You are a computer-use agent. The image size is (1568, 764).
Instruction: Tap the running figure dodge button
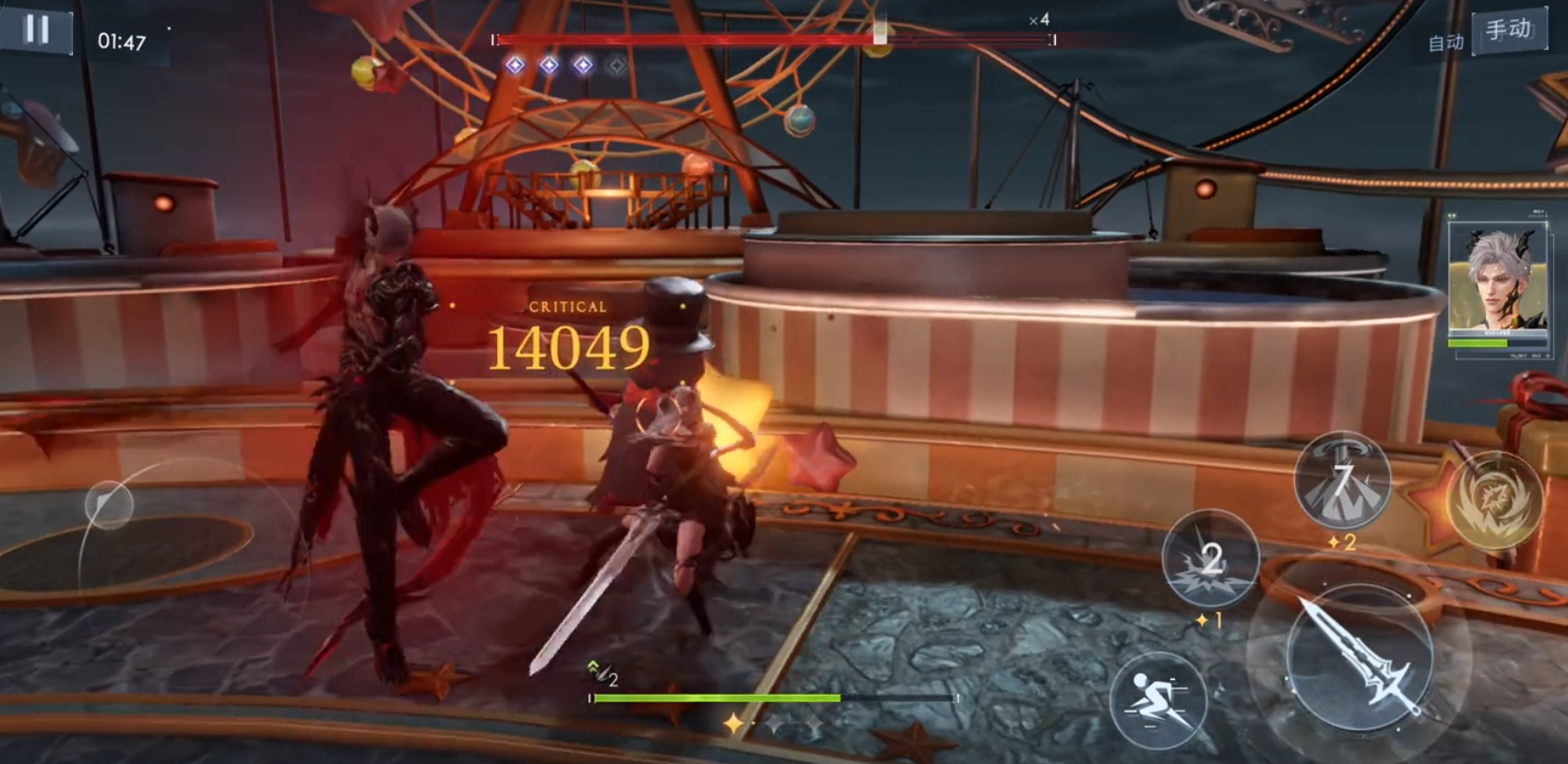[1157, 700]
